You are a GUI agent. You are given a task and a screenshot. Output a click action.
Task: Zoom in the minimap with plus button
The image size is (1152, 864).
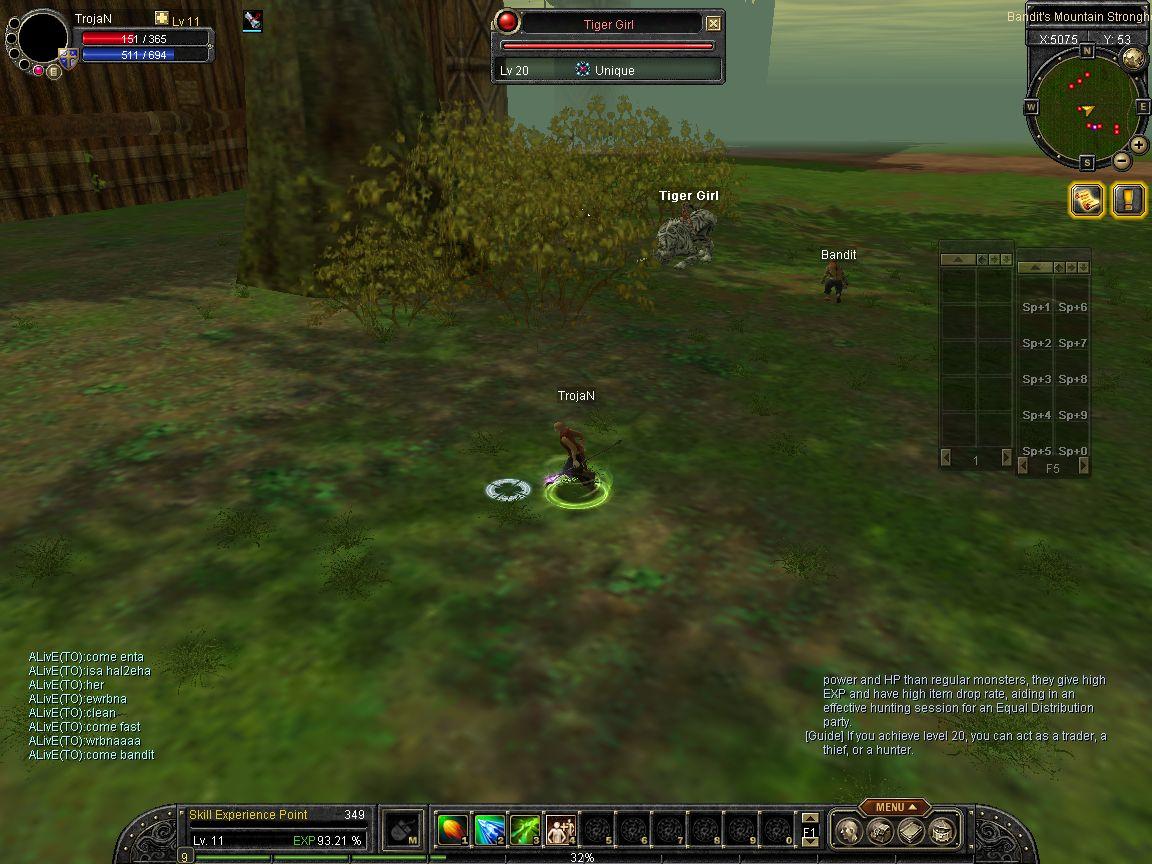[x=1139, y=145]
